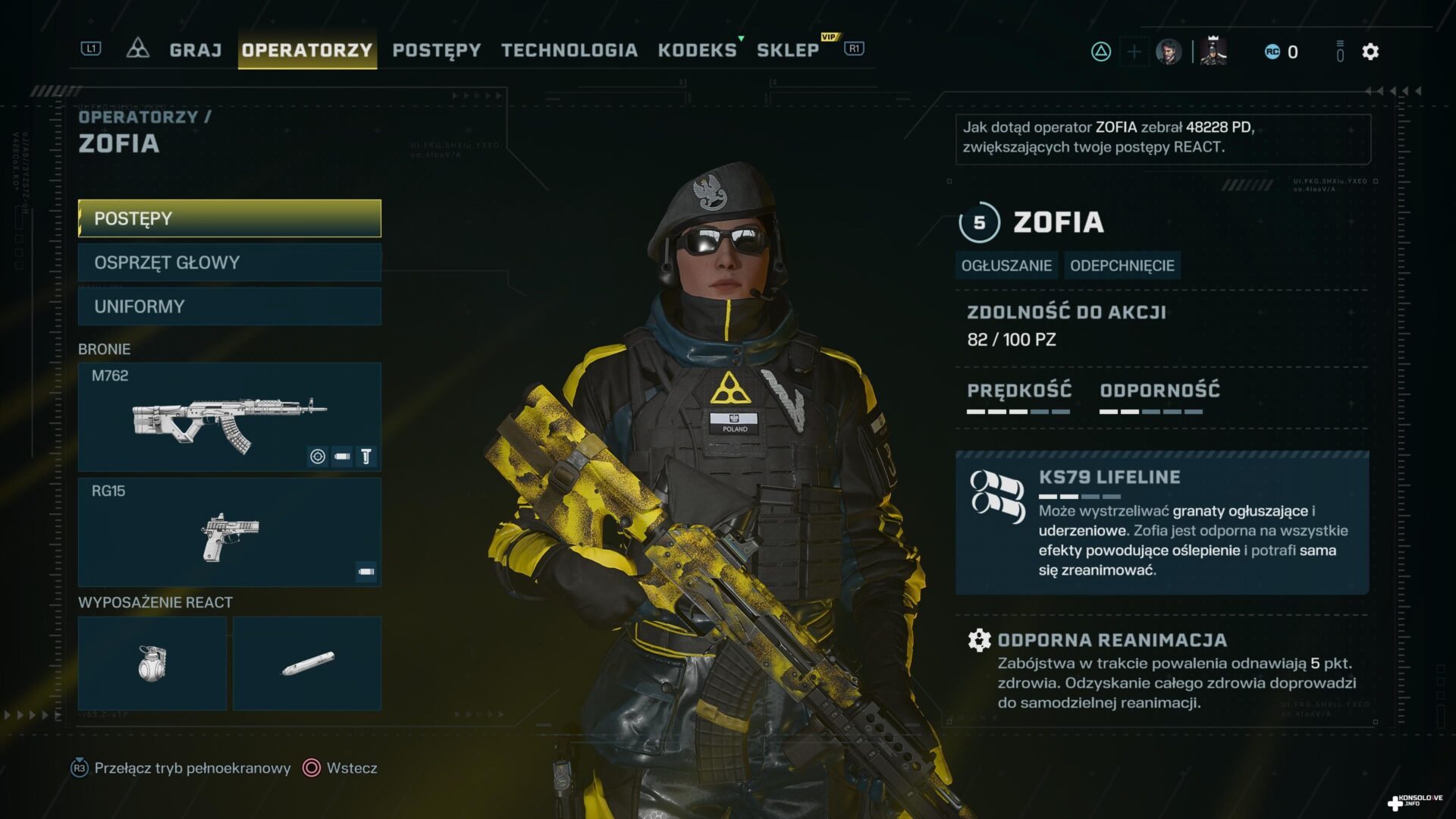Switch to the GRAJ tab
1456x819 pixels.
[195, 50]
